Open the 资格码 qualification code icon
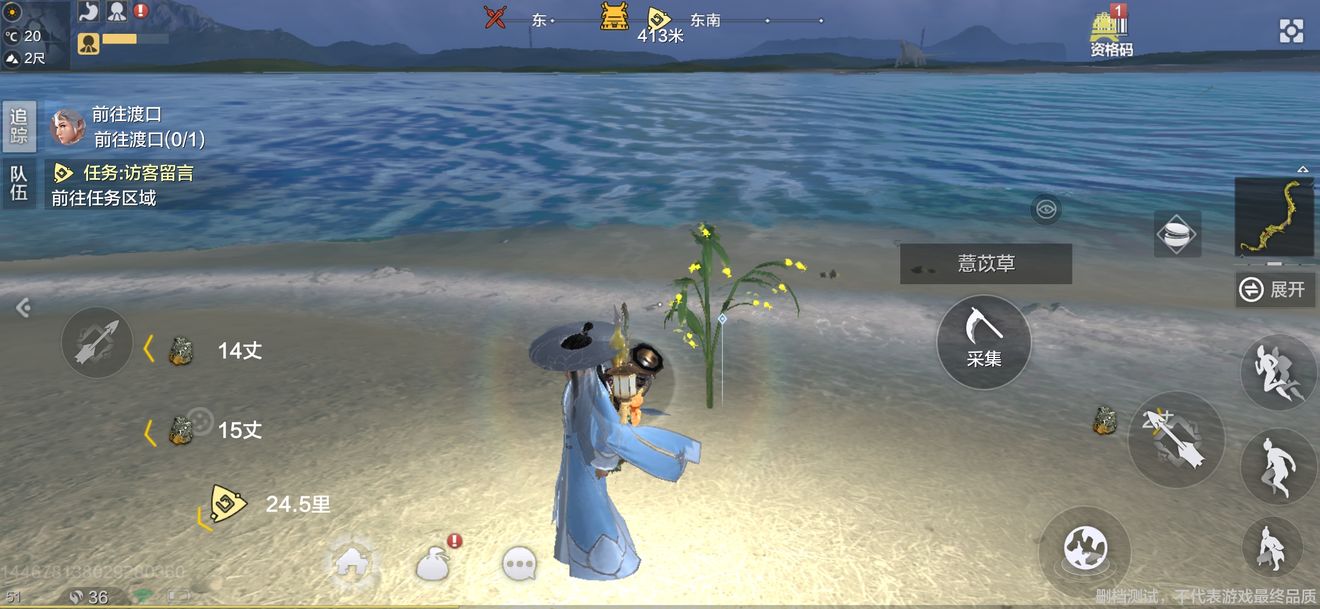The image size is (1320, 609). click(1111, 34)
